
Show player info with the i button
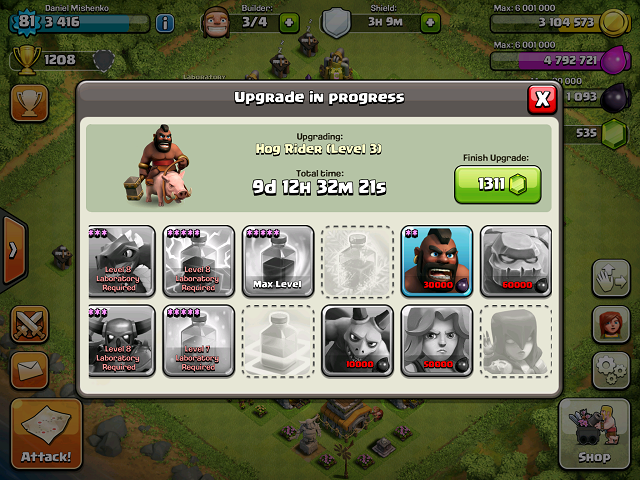pyautogui.click(x=165, y=22)
